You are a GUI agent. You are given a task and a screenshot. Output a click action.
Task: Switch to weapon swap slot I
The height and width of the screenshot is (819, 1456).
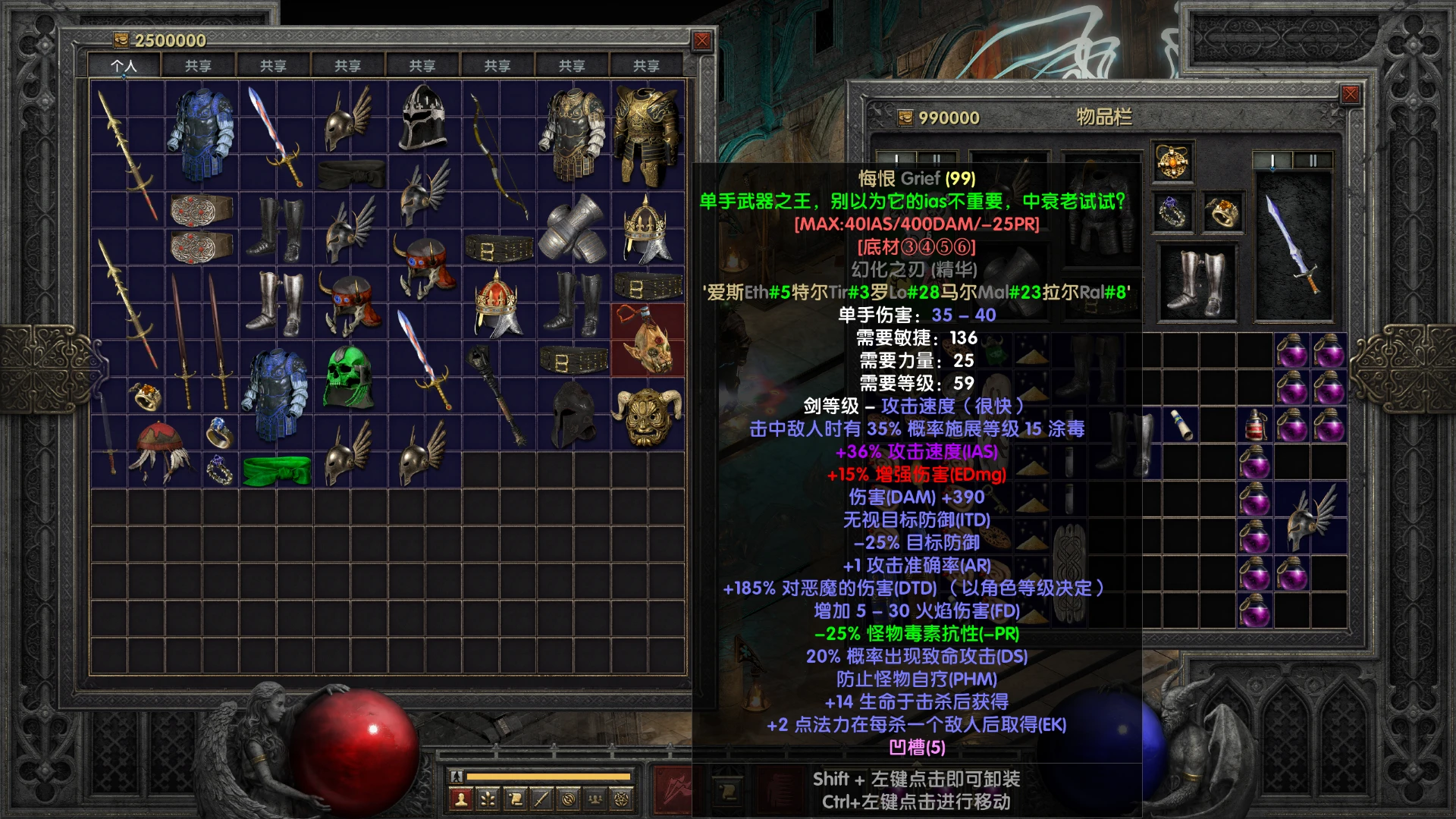[1272, 160]
